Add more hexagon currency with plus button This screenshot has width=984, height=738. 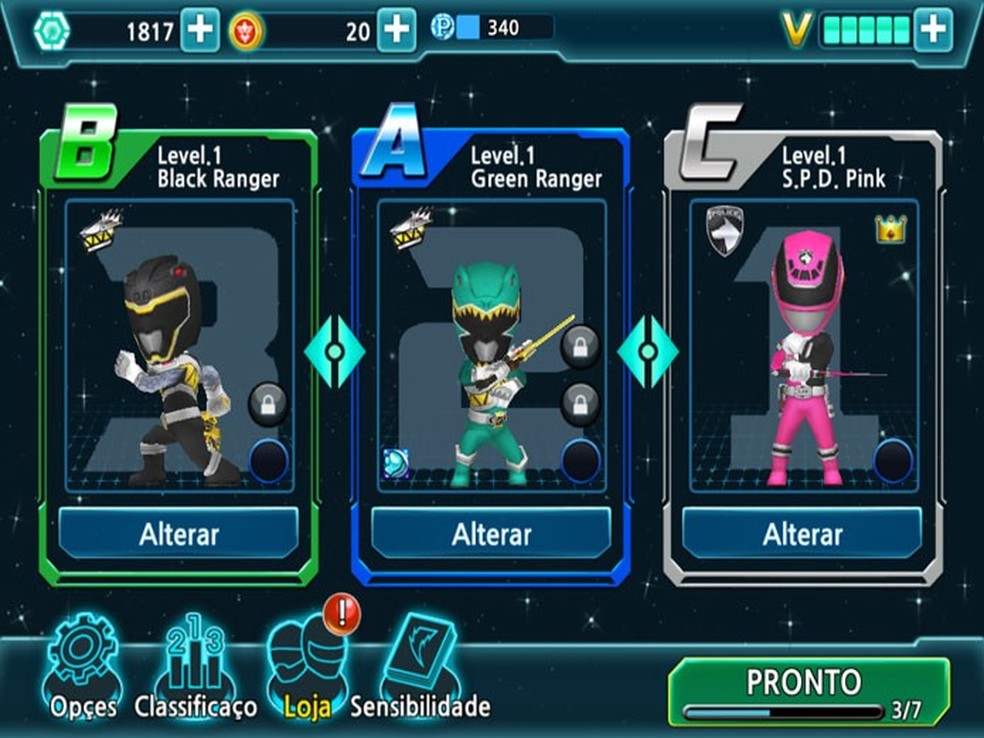click(x=200, y=31)
